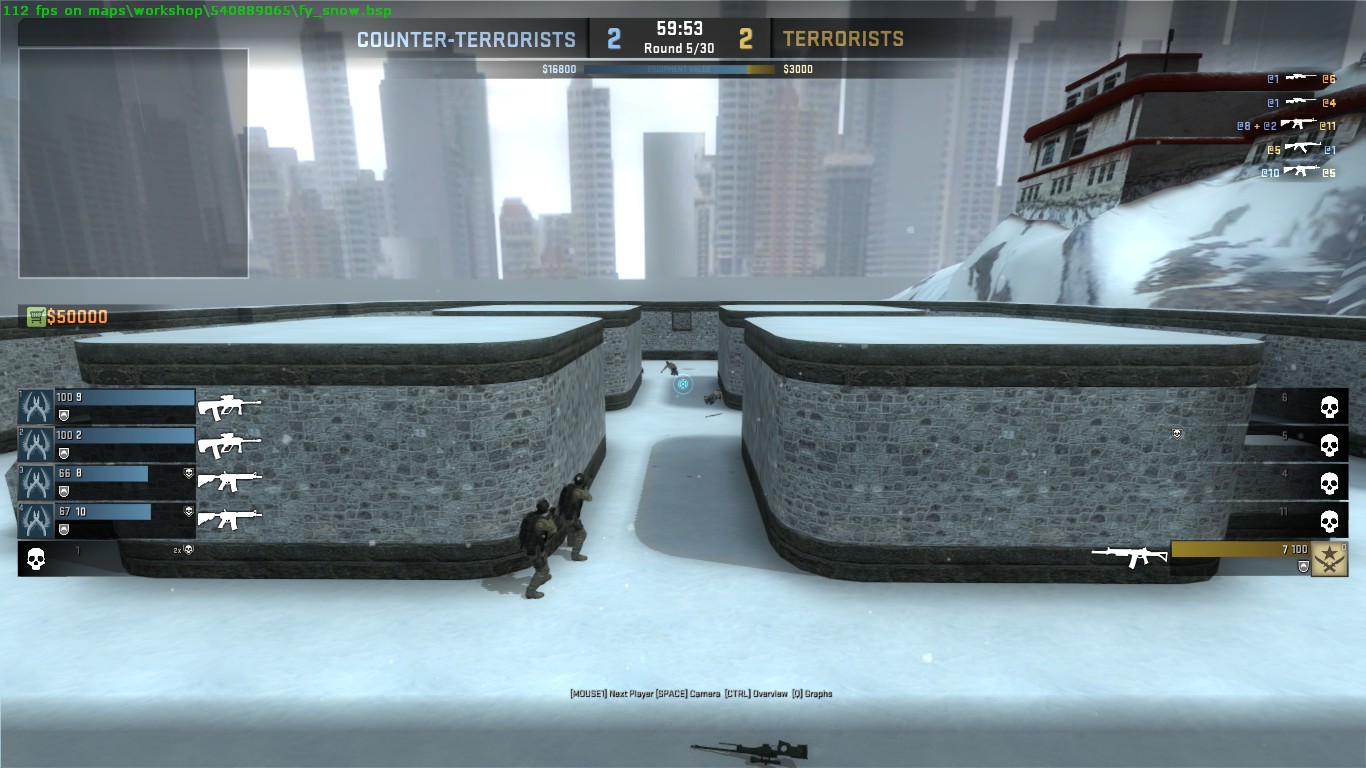This screenshot has height=768, width=1366.
Task: Select dead Terrorist player number 11
Action: 1300,520
